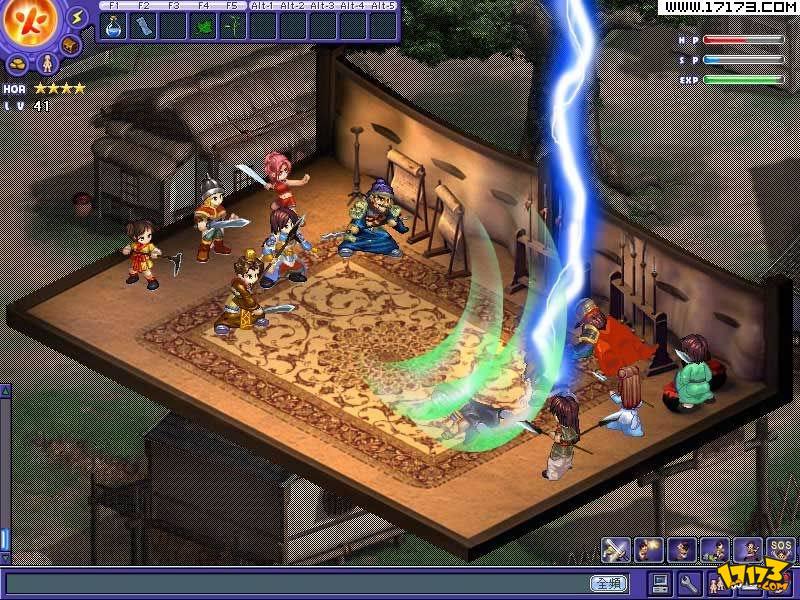
Task: Open the treasure chest inventory
Action: pos(71,46)
